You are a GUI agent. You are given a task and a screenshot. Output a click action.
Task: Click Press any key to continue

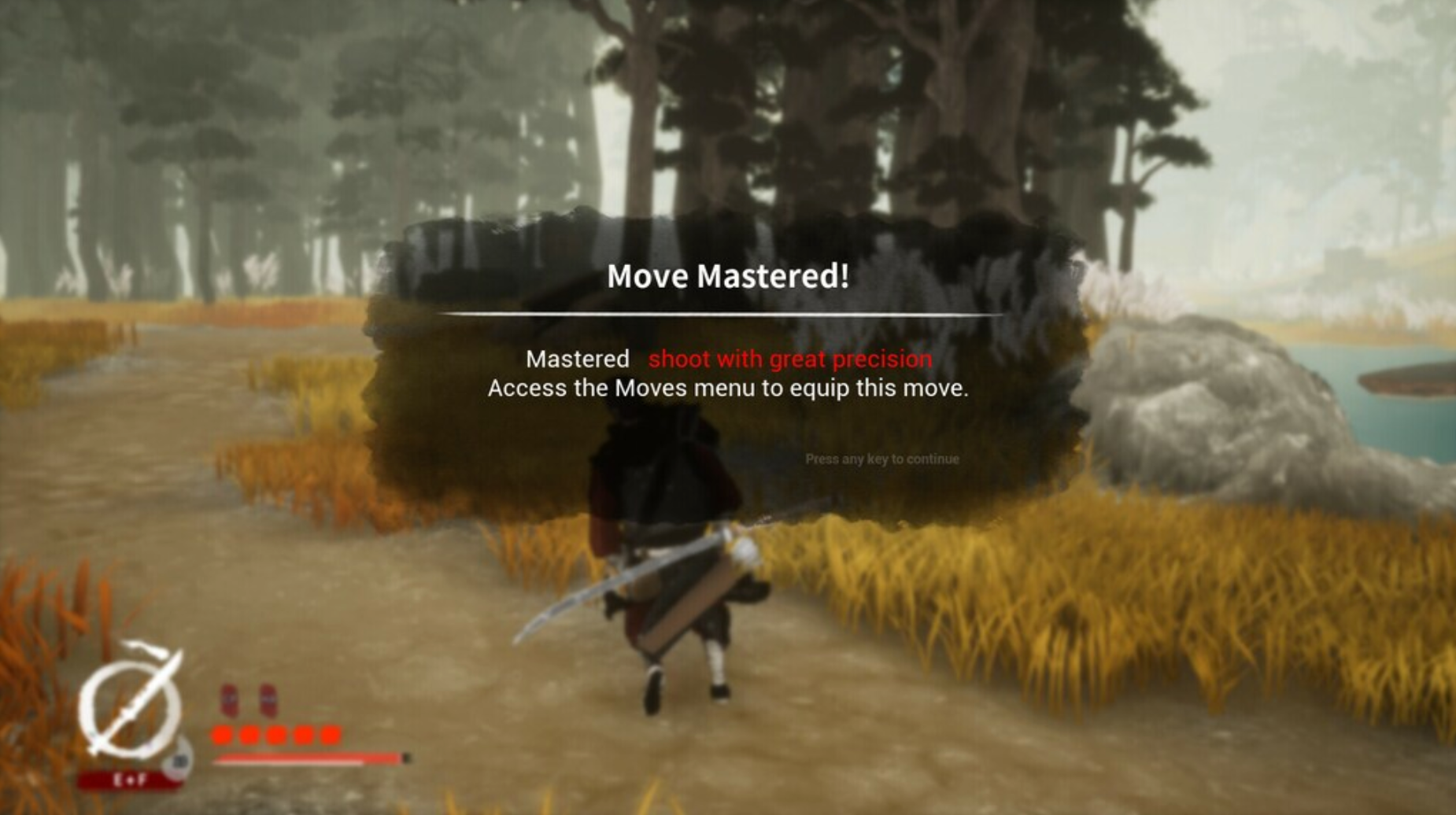coord(883,457)
